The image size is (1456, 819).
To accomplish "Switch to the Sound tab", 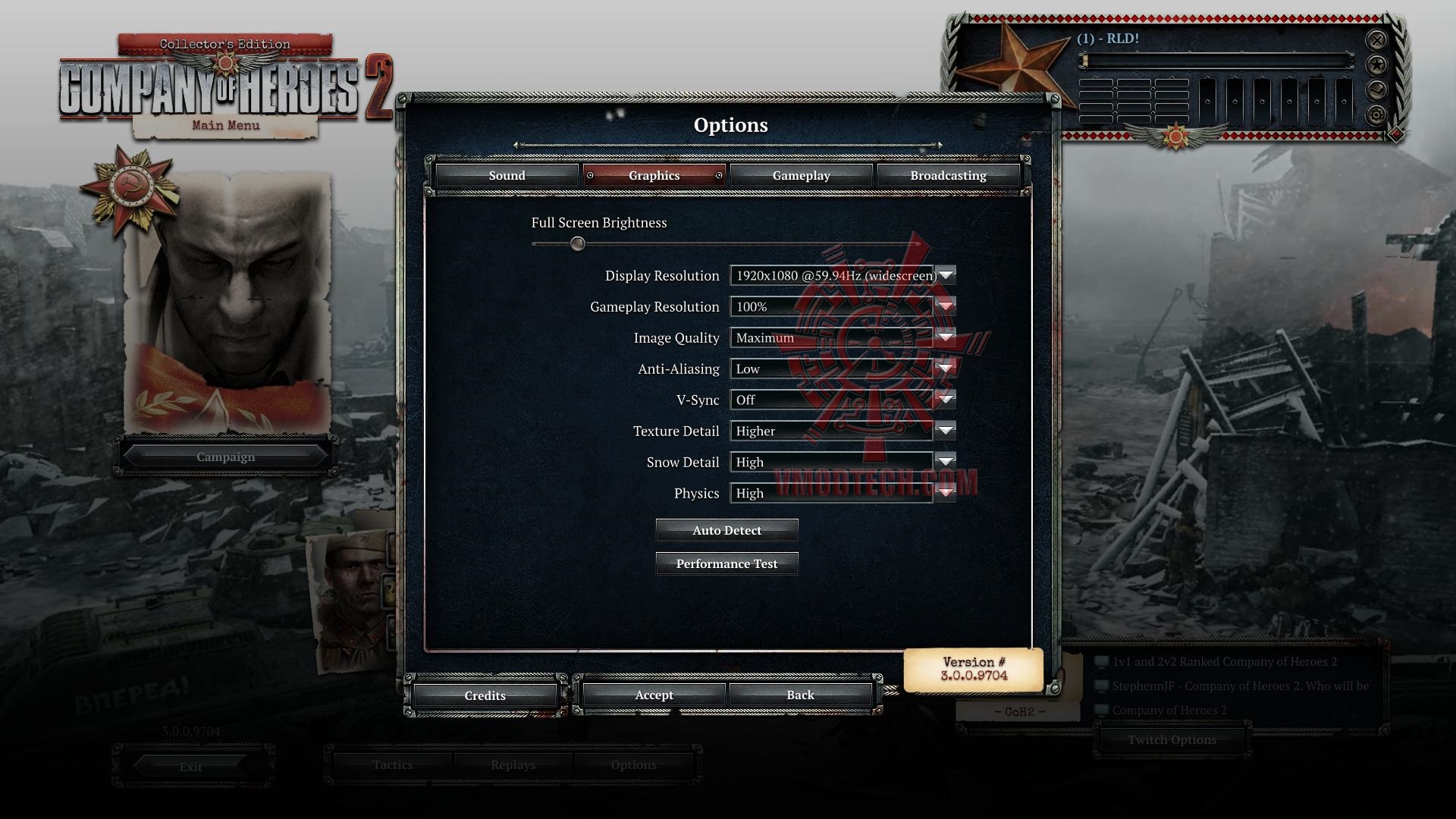I will click(507, 175).
